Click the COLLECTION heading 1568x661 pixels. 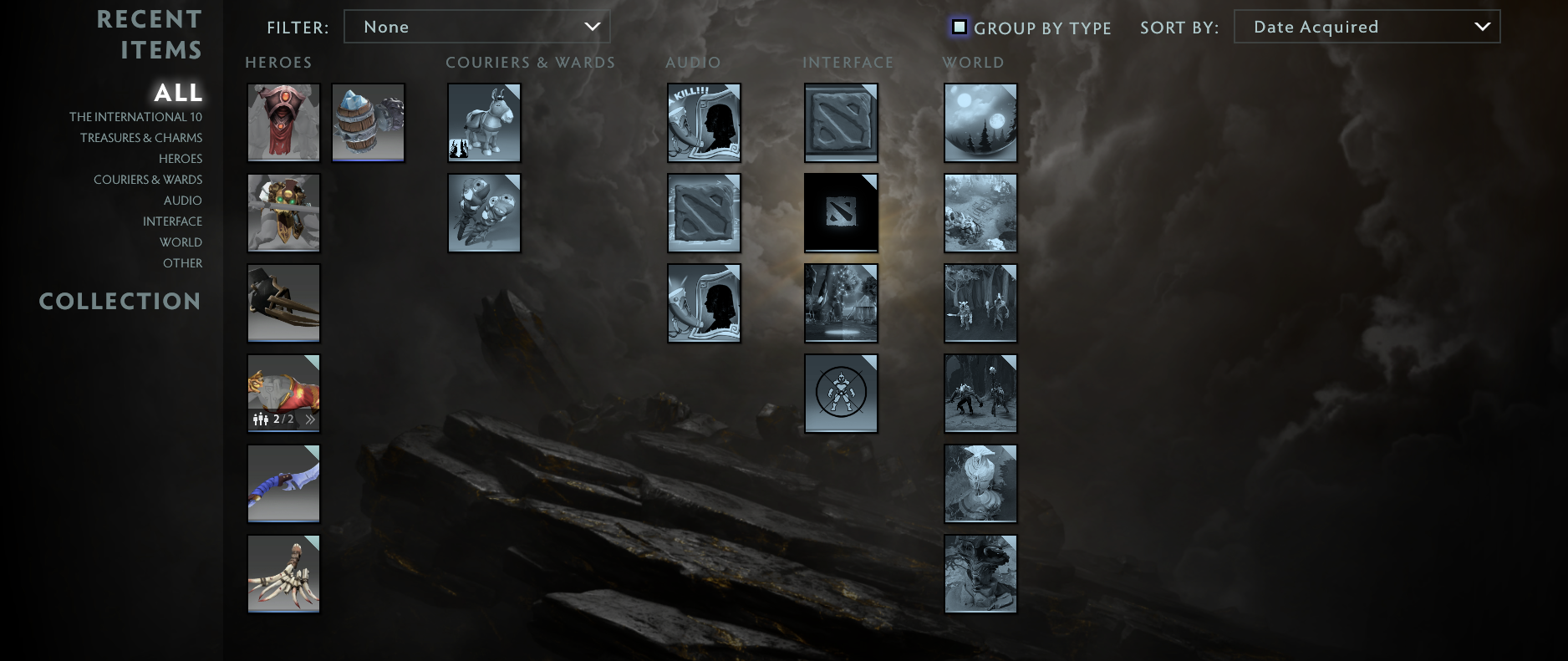click(x=120, y=301)
